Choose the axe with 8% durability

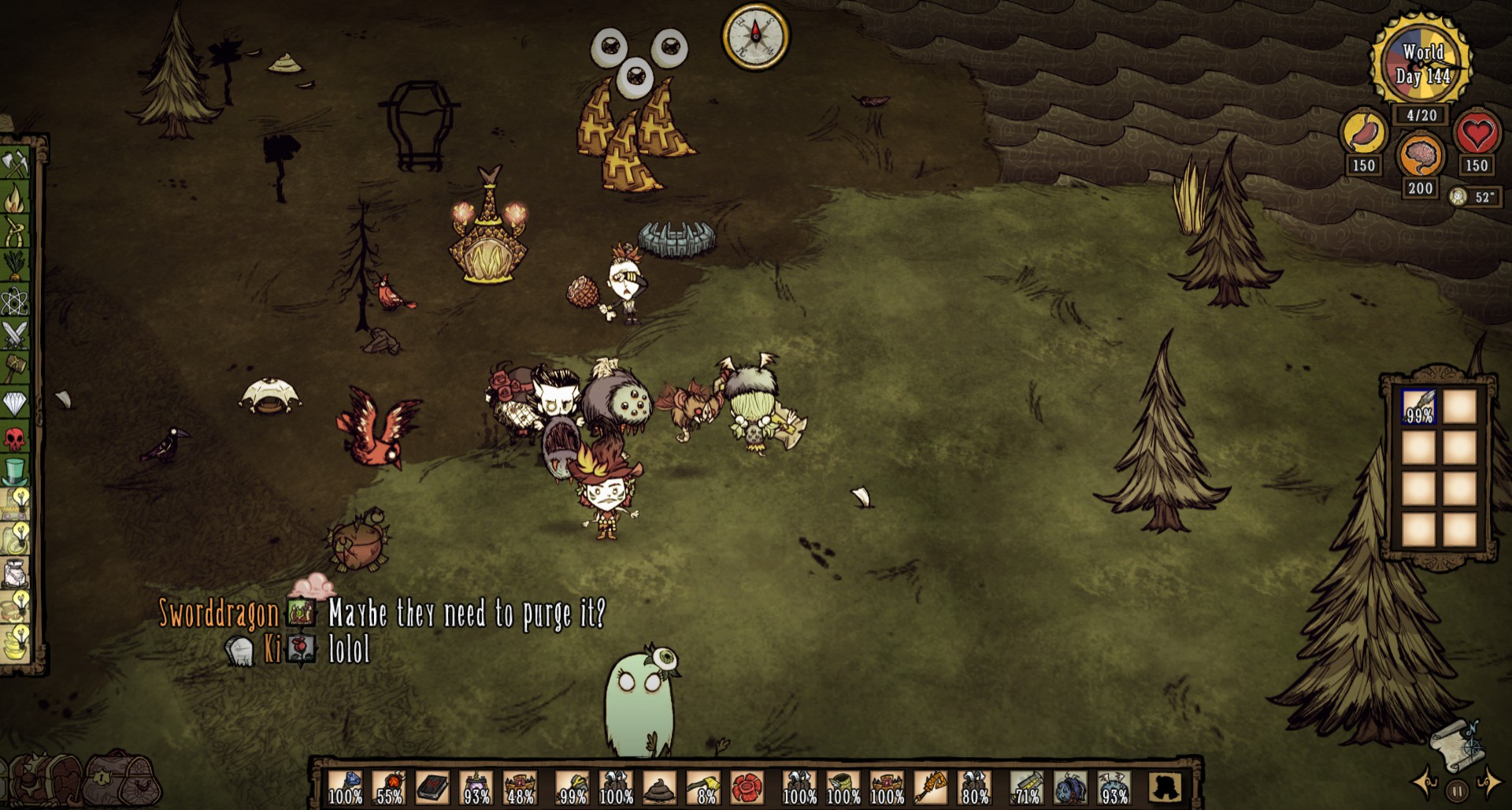pos(704,788)
